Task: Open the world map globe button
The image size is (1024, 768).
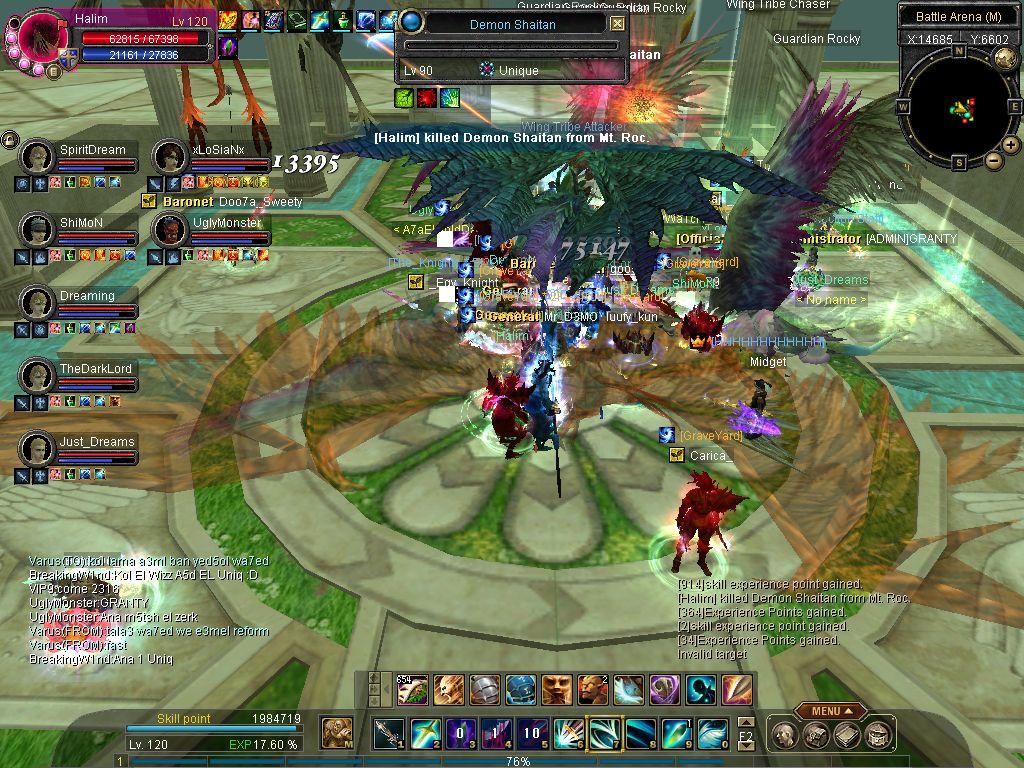Action: tap(1004, 57)
